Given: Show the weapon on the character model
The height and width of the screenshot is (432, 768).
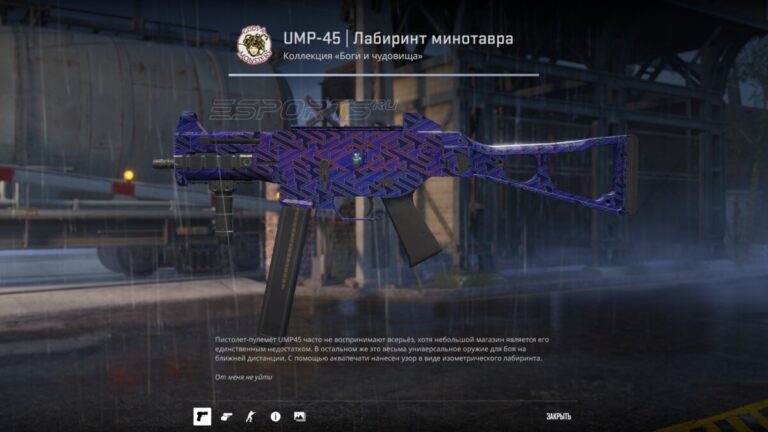Looking at the screenshot, I should [x=251, y=416].
